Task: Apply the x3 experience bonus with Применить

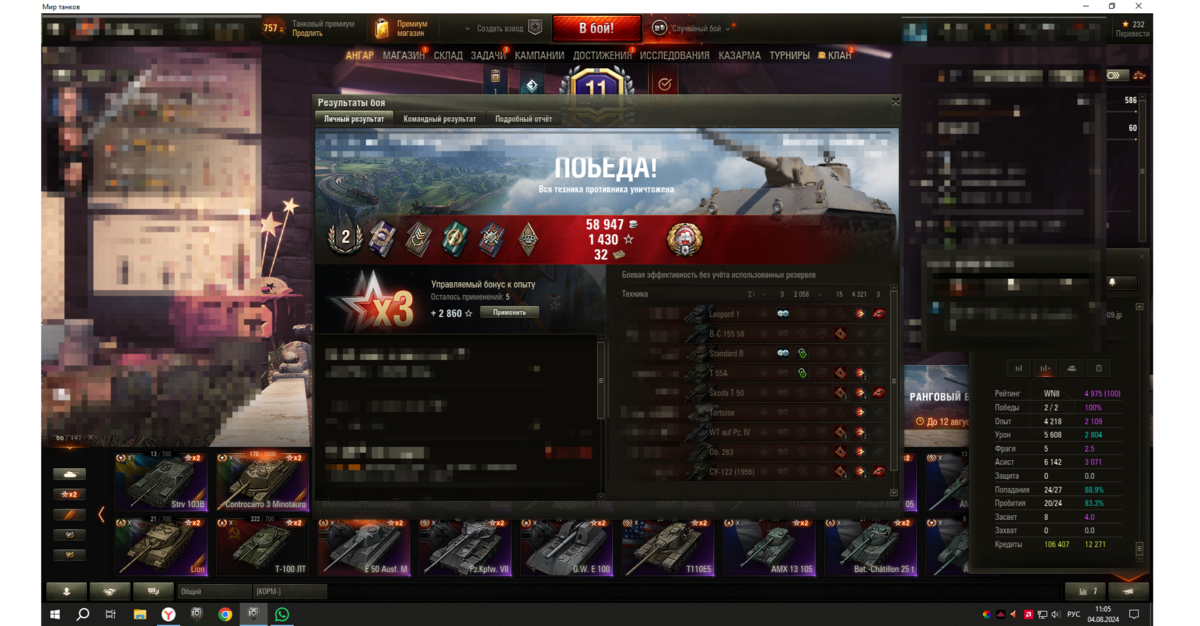Action: tap(509, 312)
